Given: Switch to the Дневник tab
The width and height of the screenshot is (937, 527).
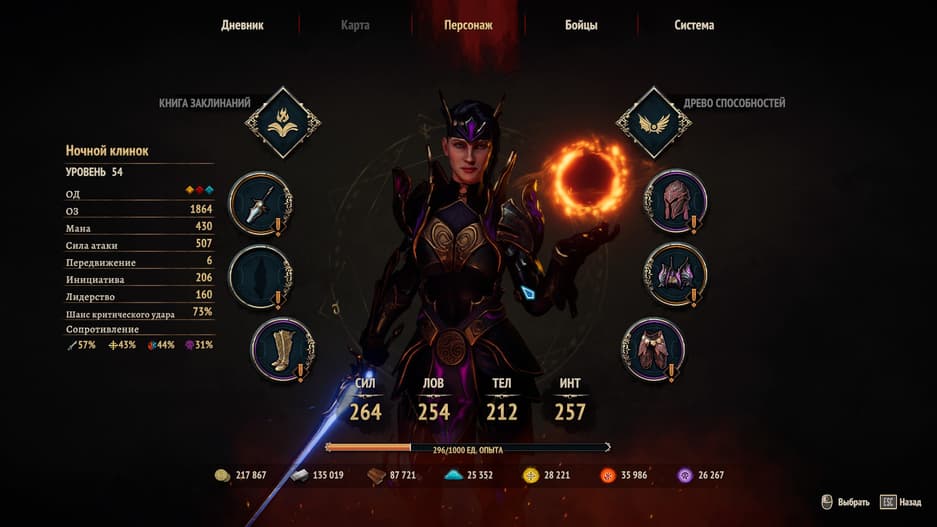Looking at the screenshot, I should tap(242, 25).
